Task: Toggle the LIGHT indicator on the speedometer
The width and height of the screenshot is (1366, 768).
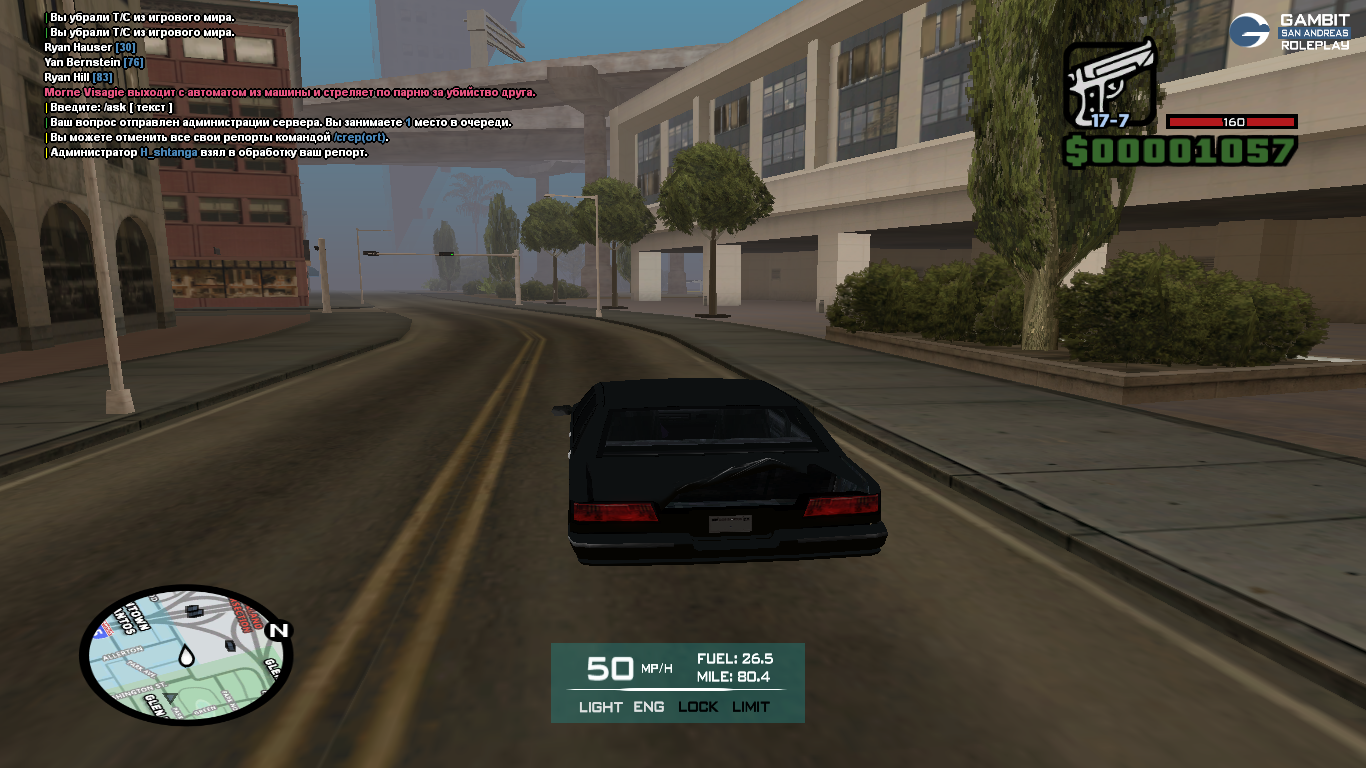Action: (x=600, y=707)
